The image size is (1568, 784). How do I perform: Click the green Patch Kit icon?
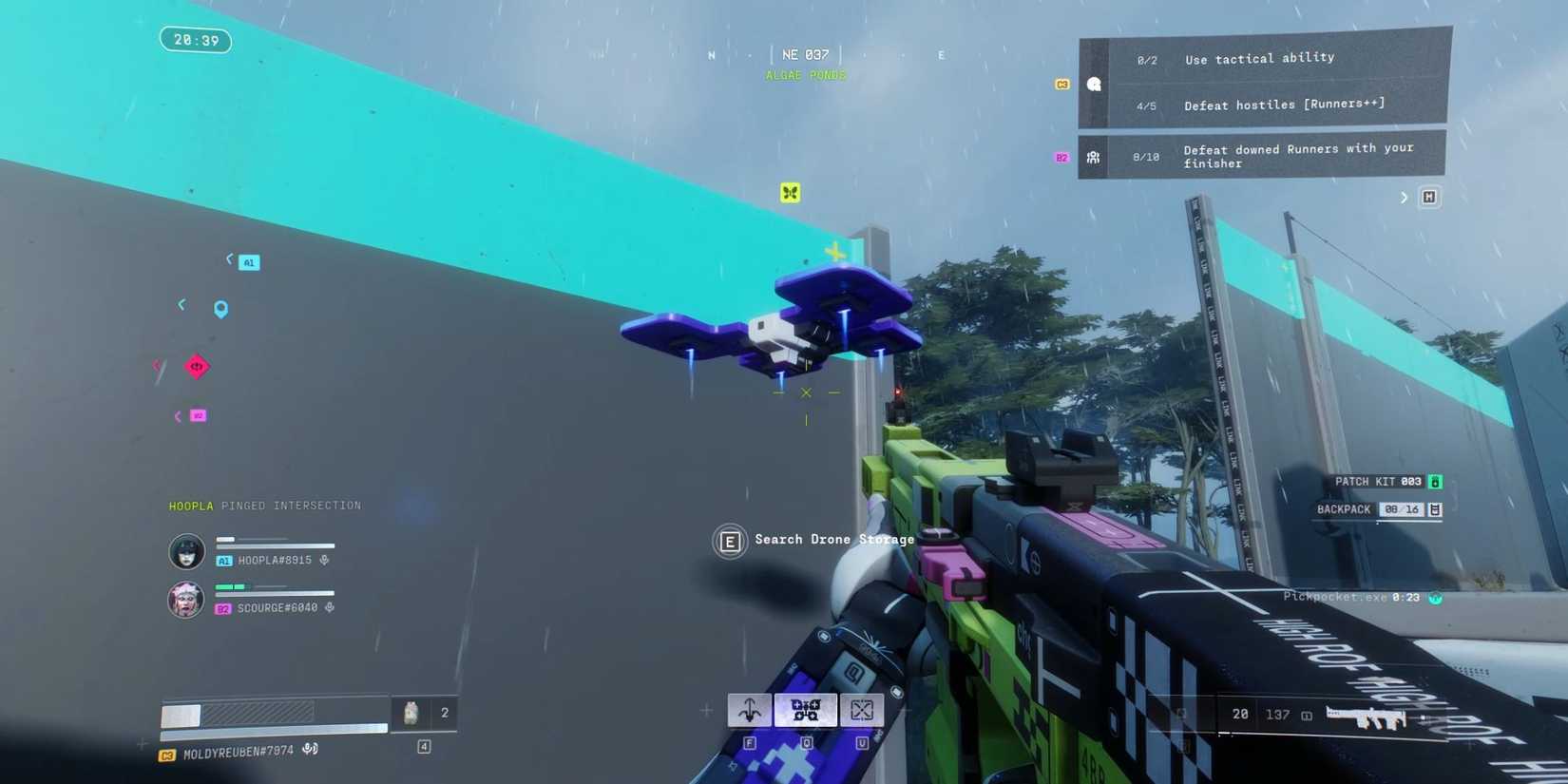1434,481
